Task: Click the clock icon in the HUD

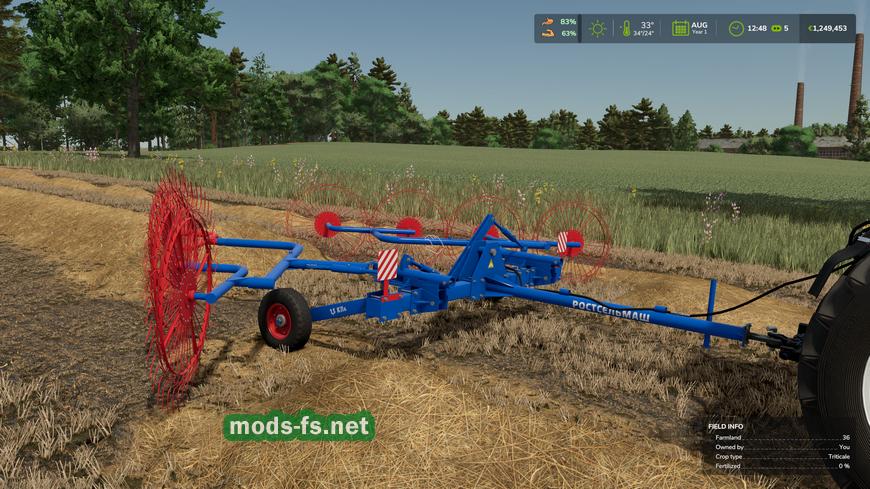Action: [x=736, y=28]
